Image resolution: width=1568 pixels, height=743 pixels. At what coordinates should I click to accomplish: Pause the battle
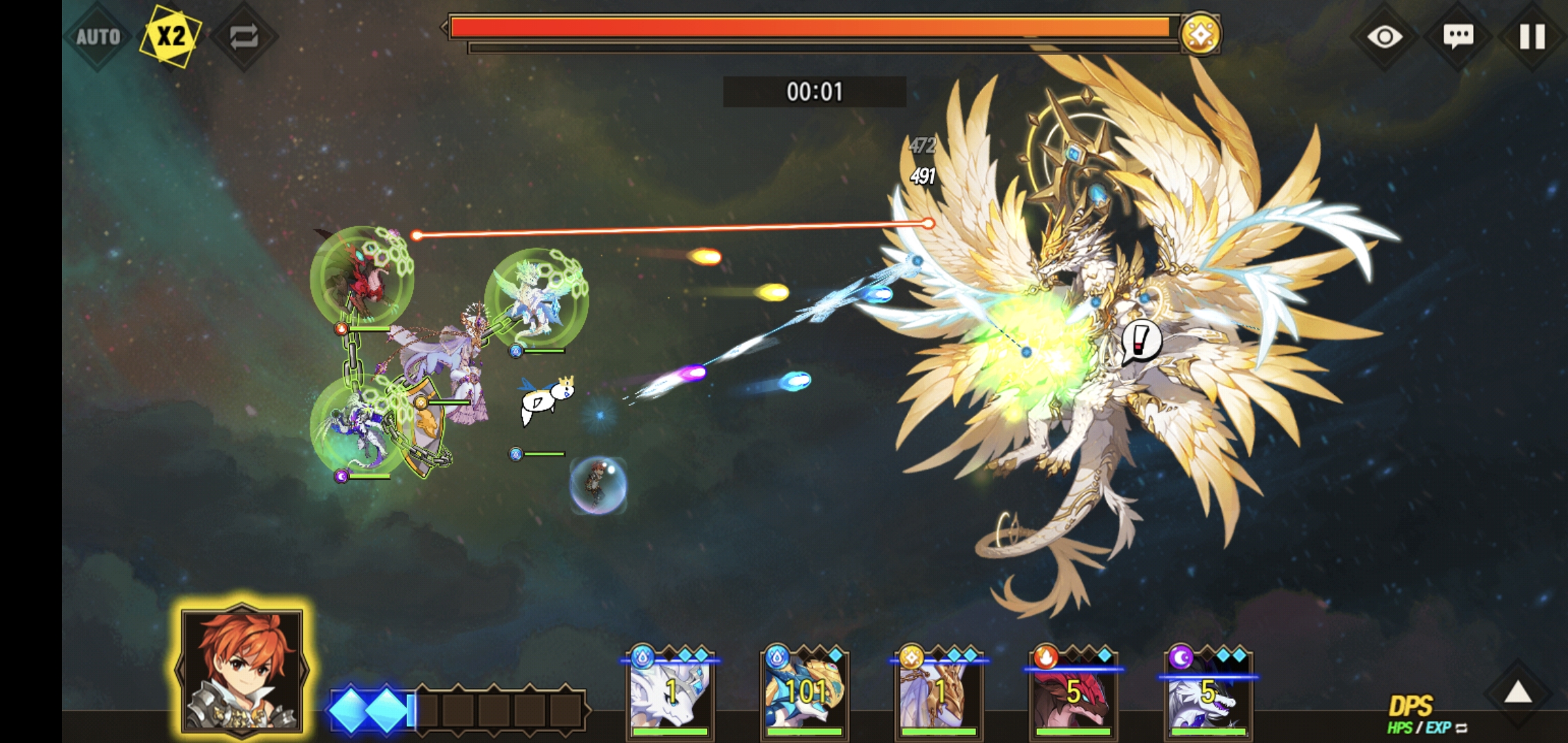1532,36
